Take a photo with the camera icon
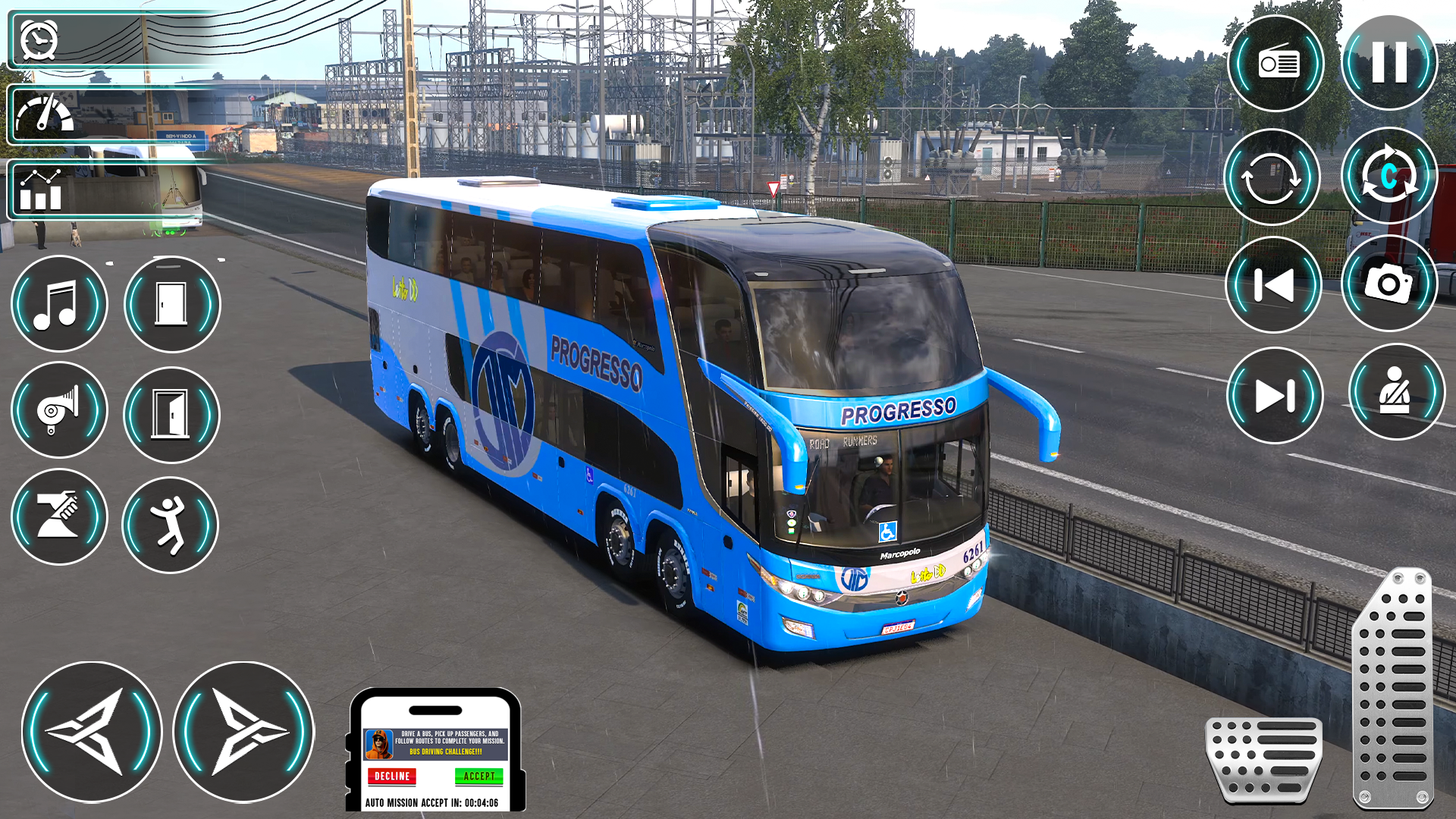This screenshot has width=1456, height=819. (x=1389, y=284)
